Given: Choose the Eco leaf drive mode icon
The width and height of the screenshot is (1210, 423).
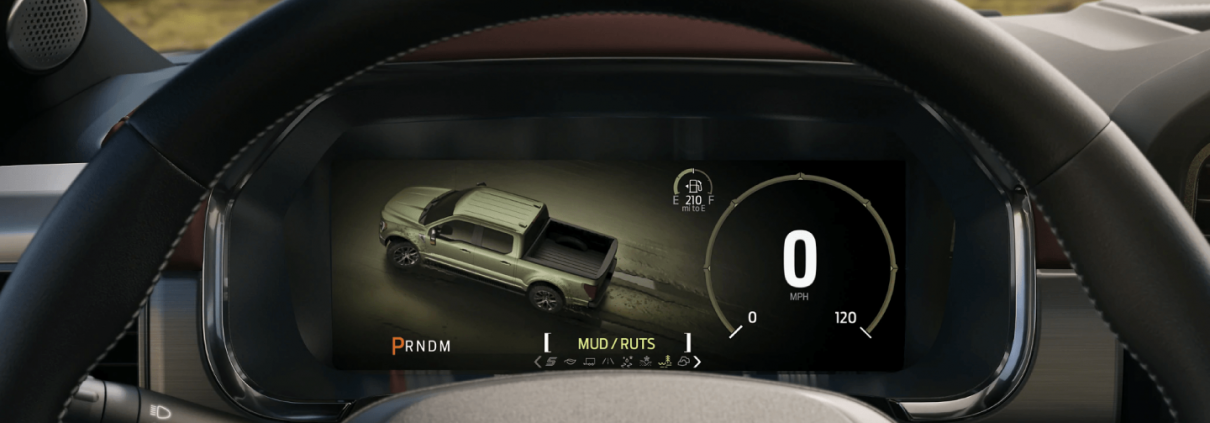Looking at the screenshot, I should [x=570, y=362].
